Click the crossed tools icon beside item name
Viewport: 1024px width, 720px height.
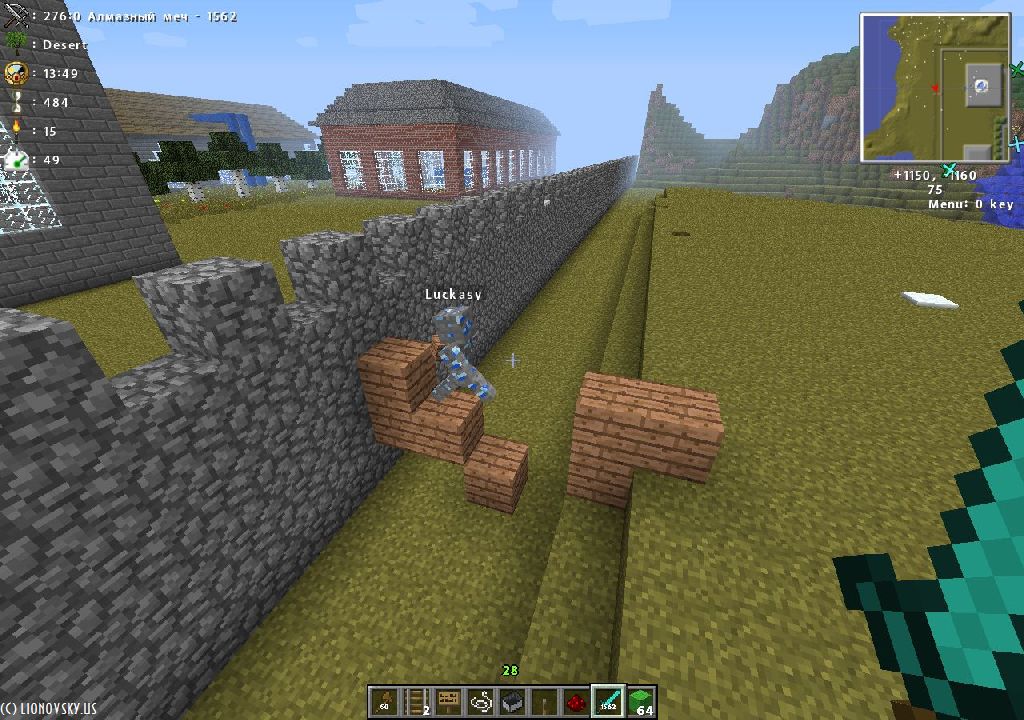[16, 16]
